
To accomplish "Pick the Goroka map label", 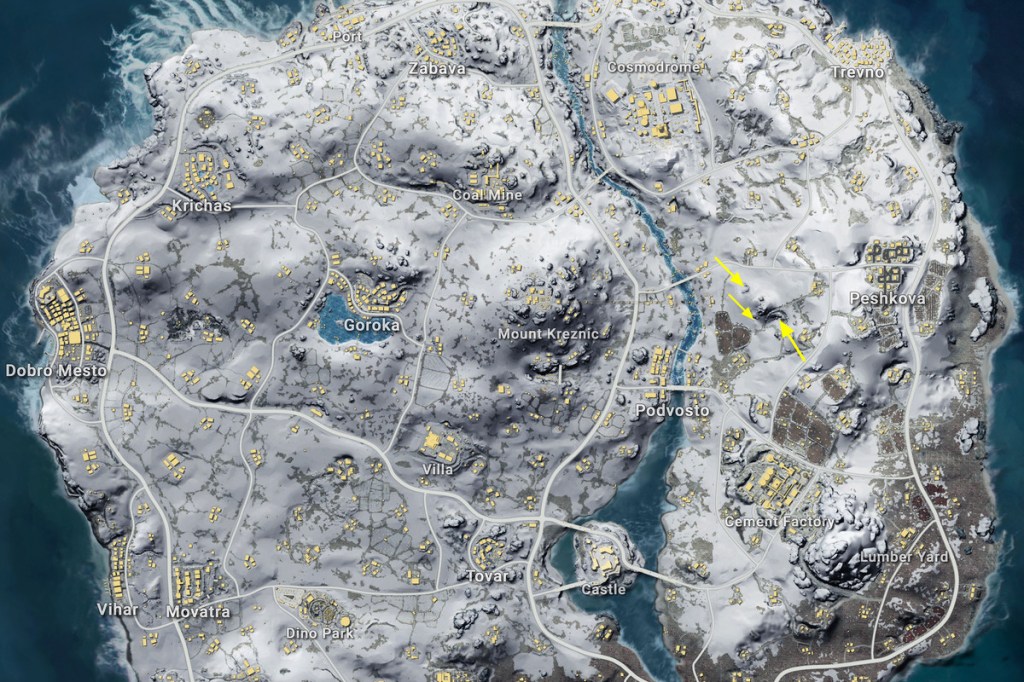I will 371,325.
